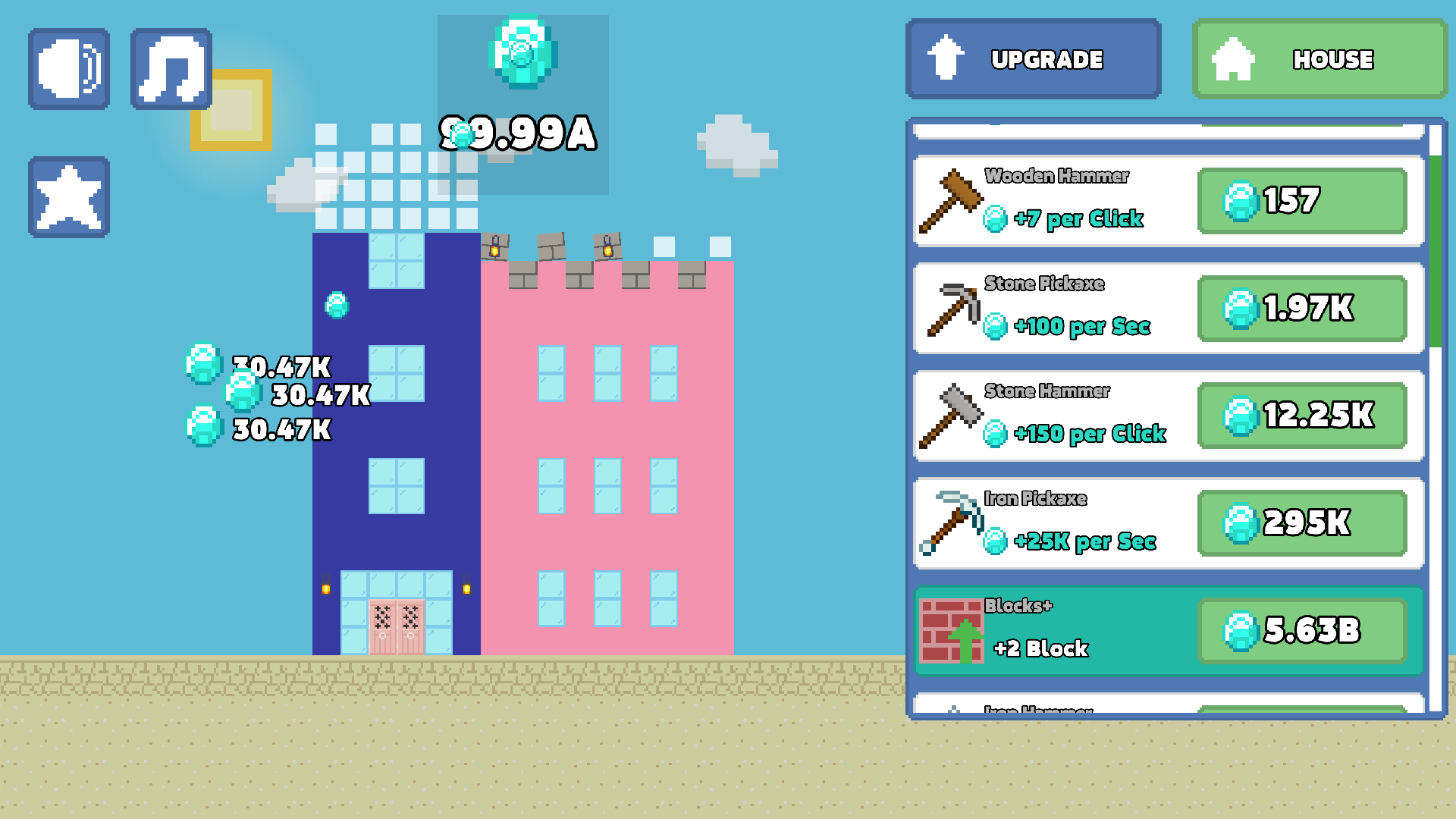Purchase Blocks+ for 5.63B diamonds
The image size is (1456, 819).
[1302, 631]
